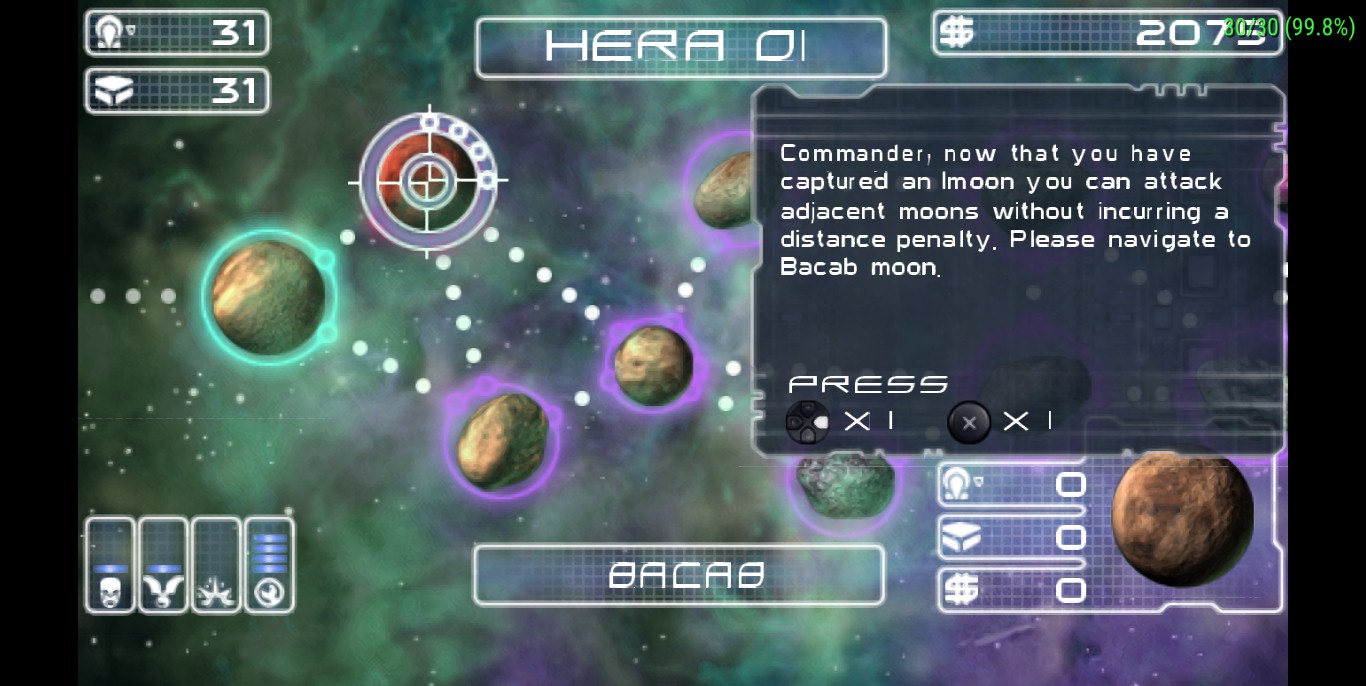Click the HERA 01 sector title banner
This screenshot has width=1366, height=686.
(681, 47)
